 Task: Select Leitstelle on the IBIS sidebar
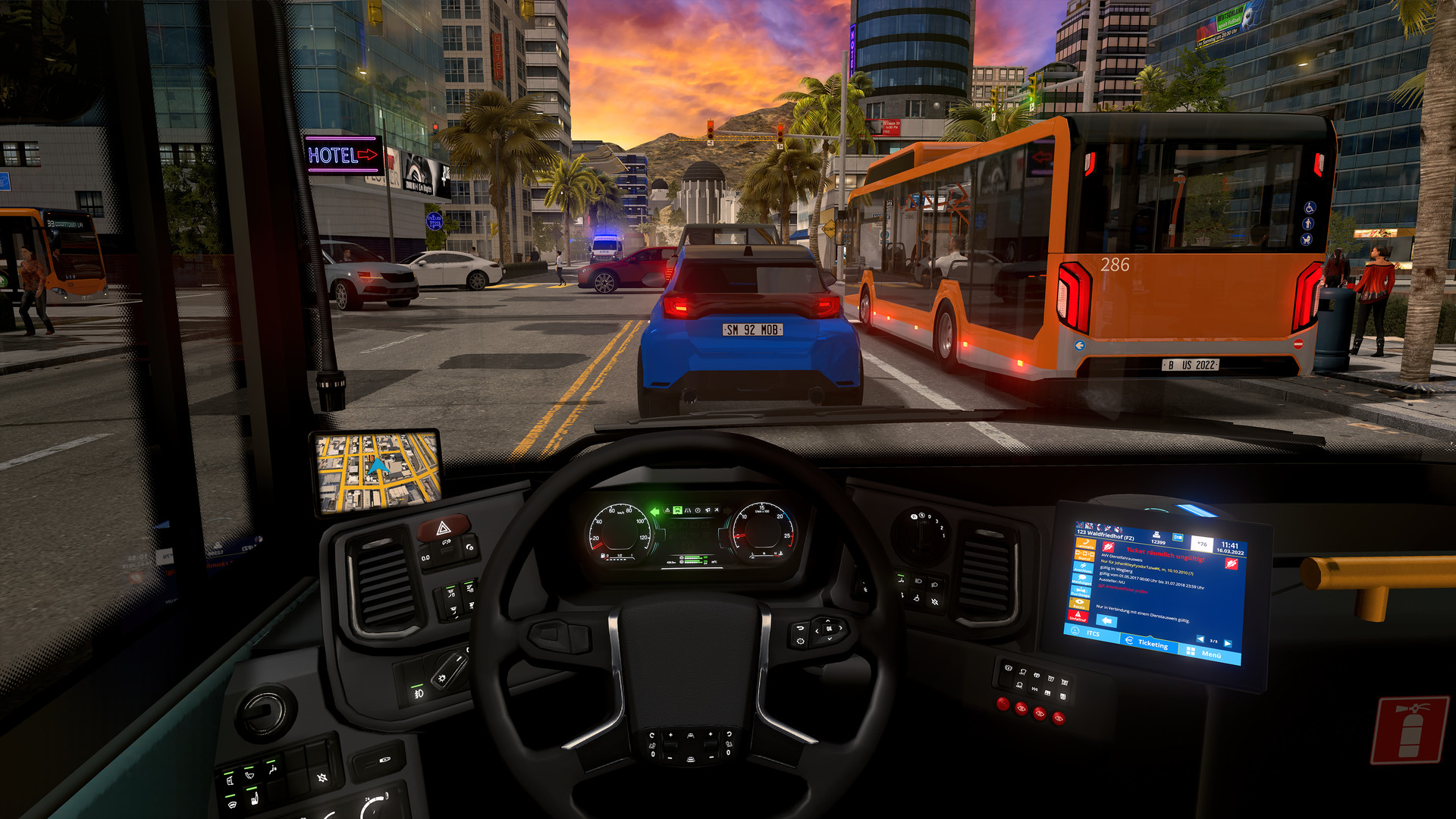point(1085,544)
